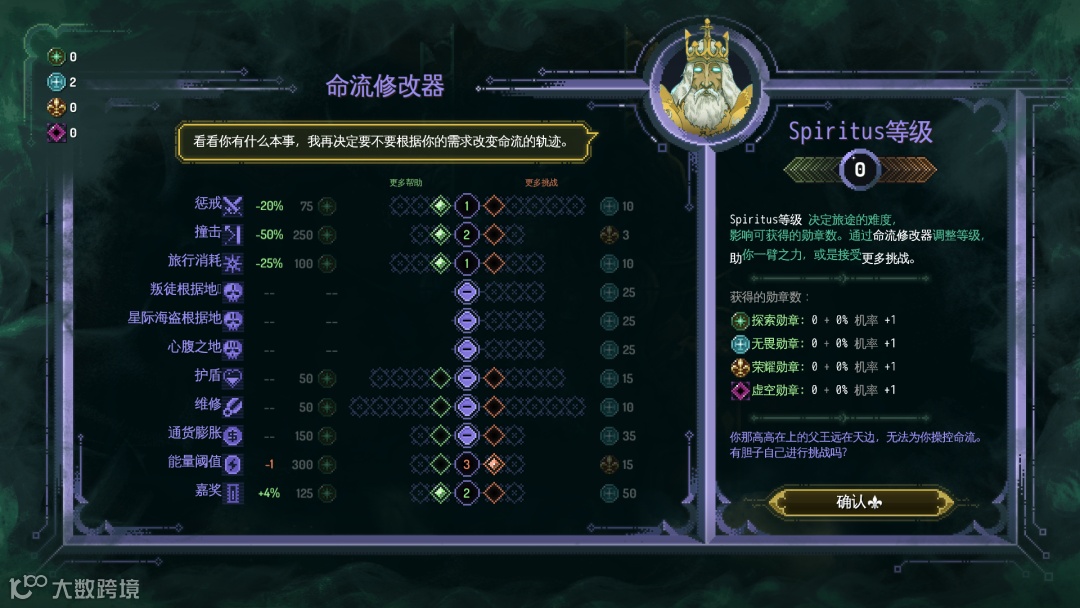The width and height of the screenshot is (1080, 608).
Task: Click the orange challenge diamond in the 撞击 row
Action: pyautogui.click(x=494, y=235)
